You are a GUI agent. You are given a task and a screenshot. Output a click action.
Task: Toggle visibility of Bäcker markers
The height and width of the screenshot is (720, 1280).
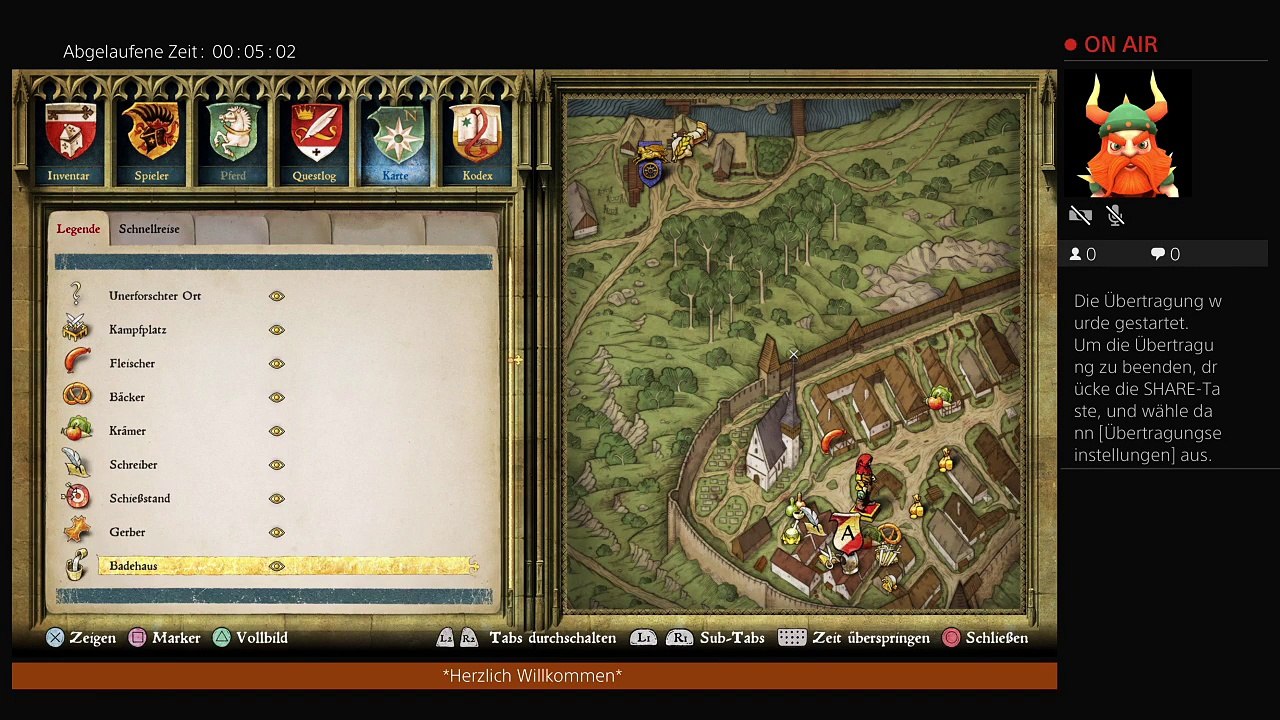tap(277, 397)
